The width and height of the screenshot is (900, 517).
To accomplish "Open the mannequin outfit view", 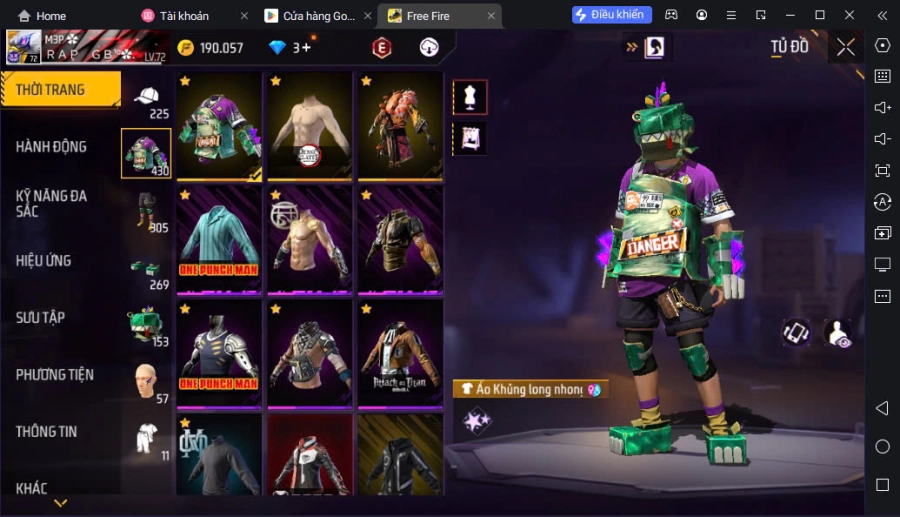I will point(470,97).
